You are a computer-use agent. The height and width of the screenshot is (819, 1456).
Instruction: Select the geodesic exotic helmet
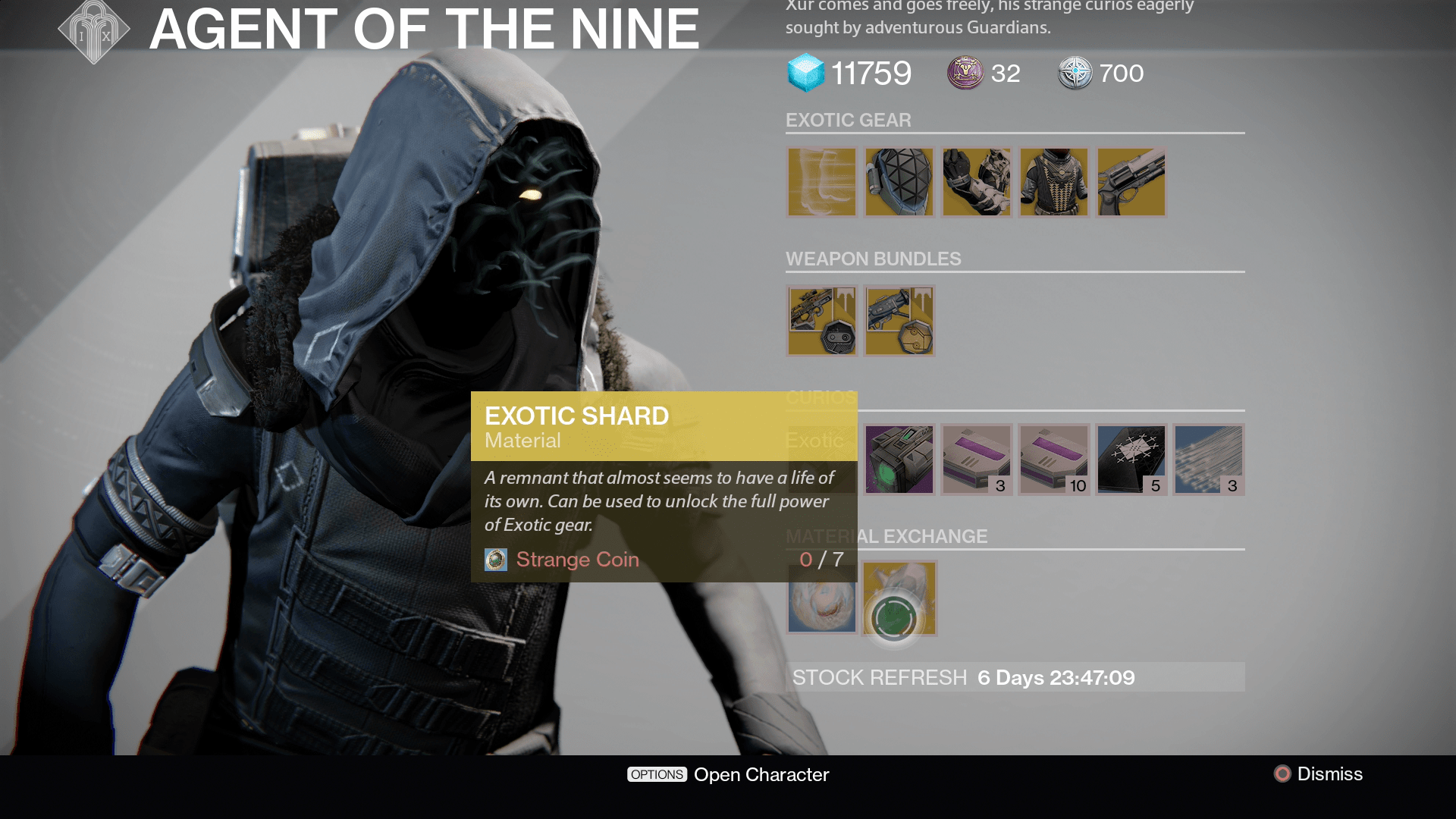(899, 182)
